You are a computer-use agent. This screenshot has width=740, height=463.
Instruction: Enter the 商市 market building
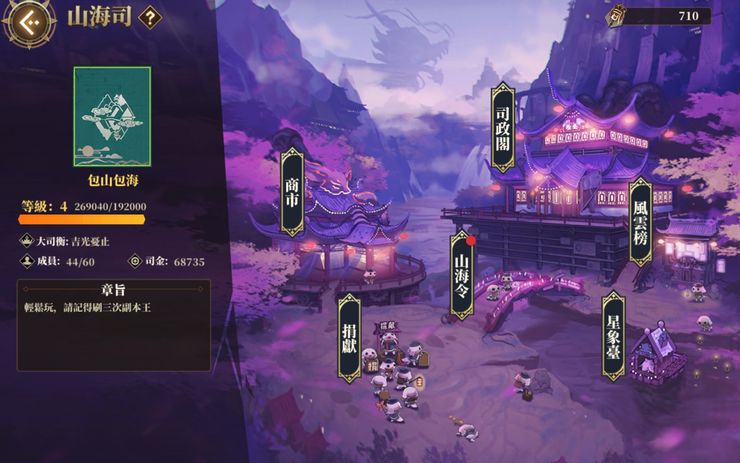tap(292, 192)
